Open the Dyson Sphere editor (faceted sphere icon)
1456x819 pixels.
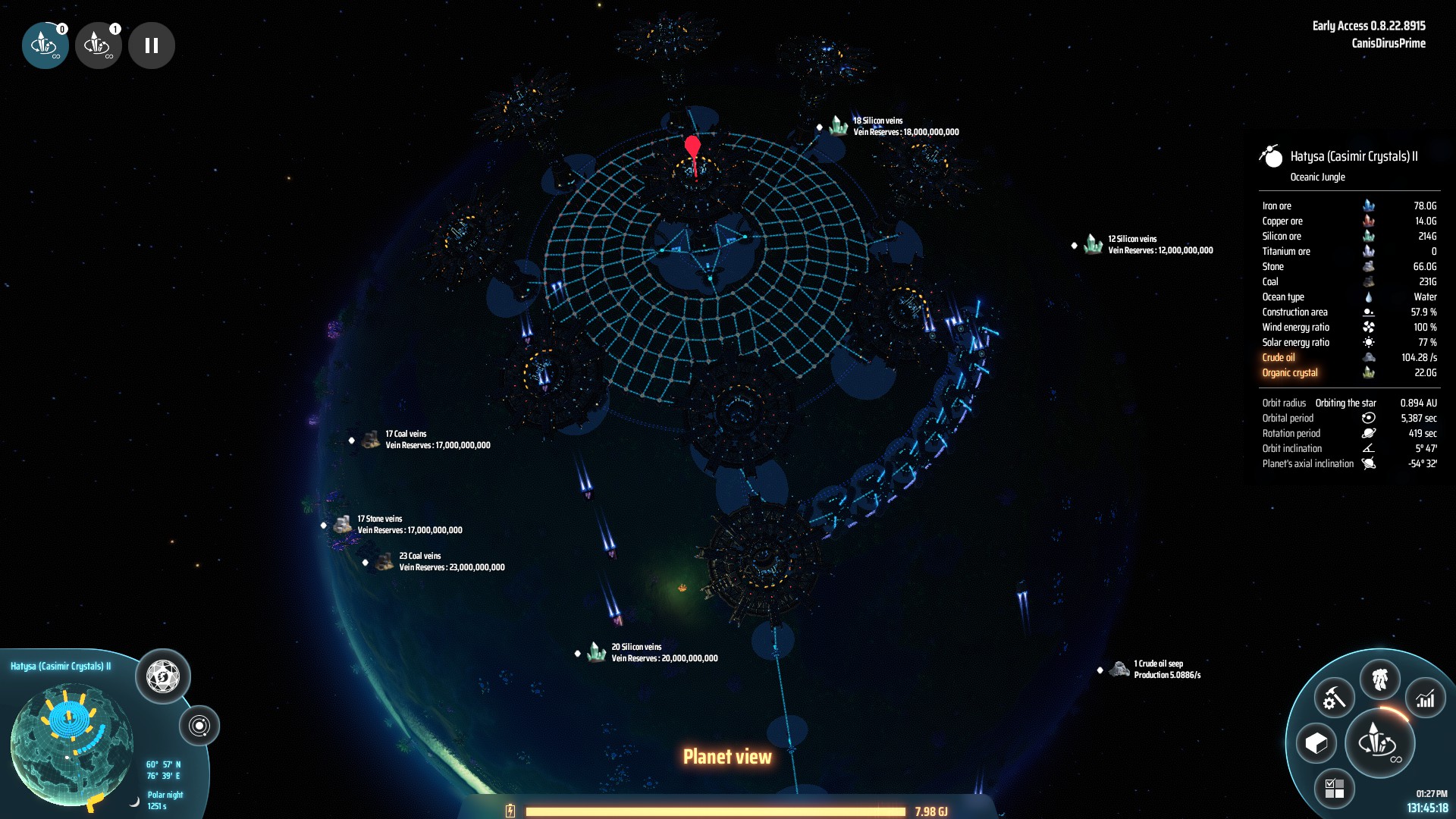[x=163, y=677]
